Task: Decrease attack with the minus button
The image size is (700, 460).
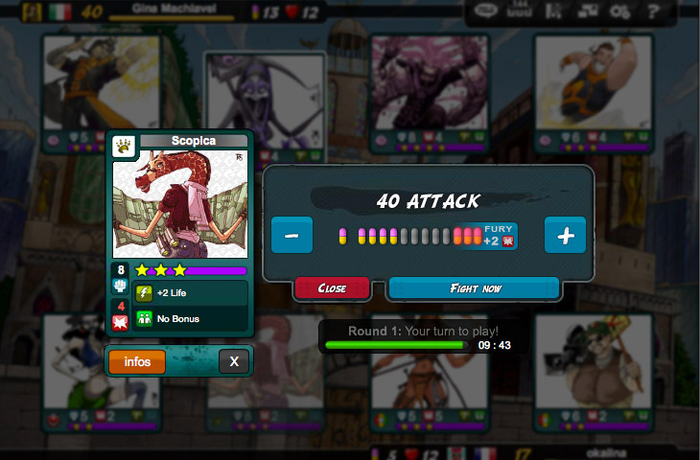Action: pos(291,235)
